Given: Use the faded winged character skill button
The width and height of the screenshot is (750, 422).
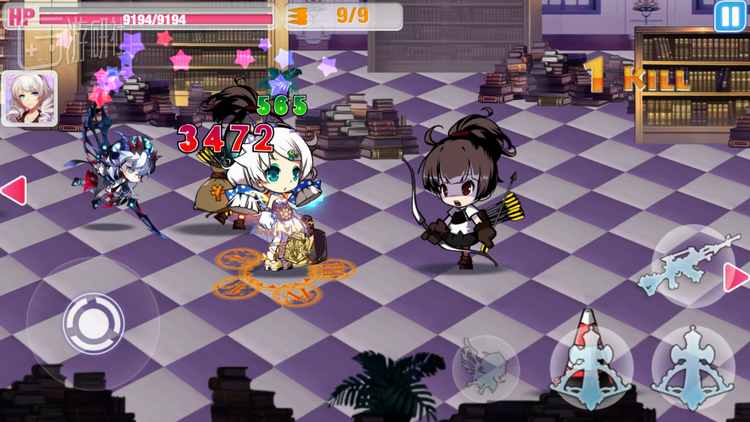Looking at the screenshot, I should click(486, 367).
